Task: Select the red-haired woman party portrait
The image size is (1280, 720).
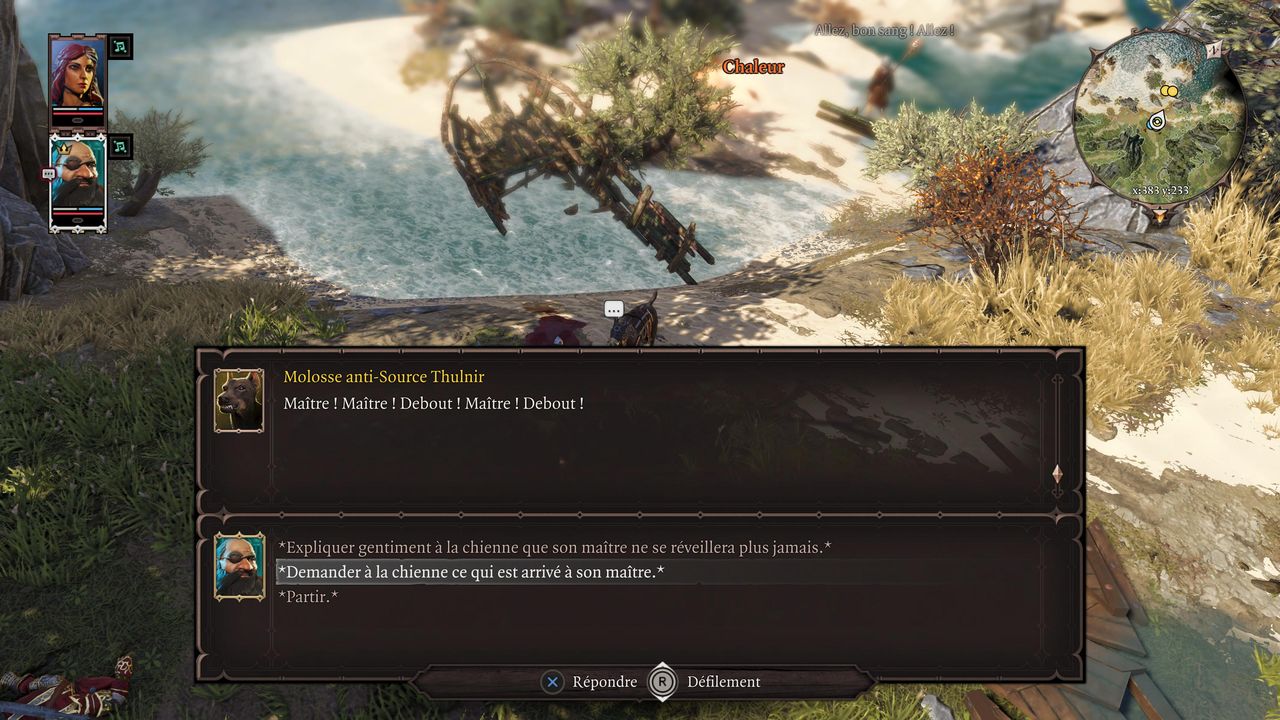Action: click(x=78, y=73)
